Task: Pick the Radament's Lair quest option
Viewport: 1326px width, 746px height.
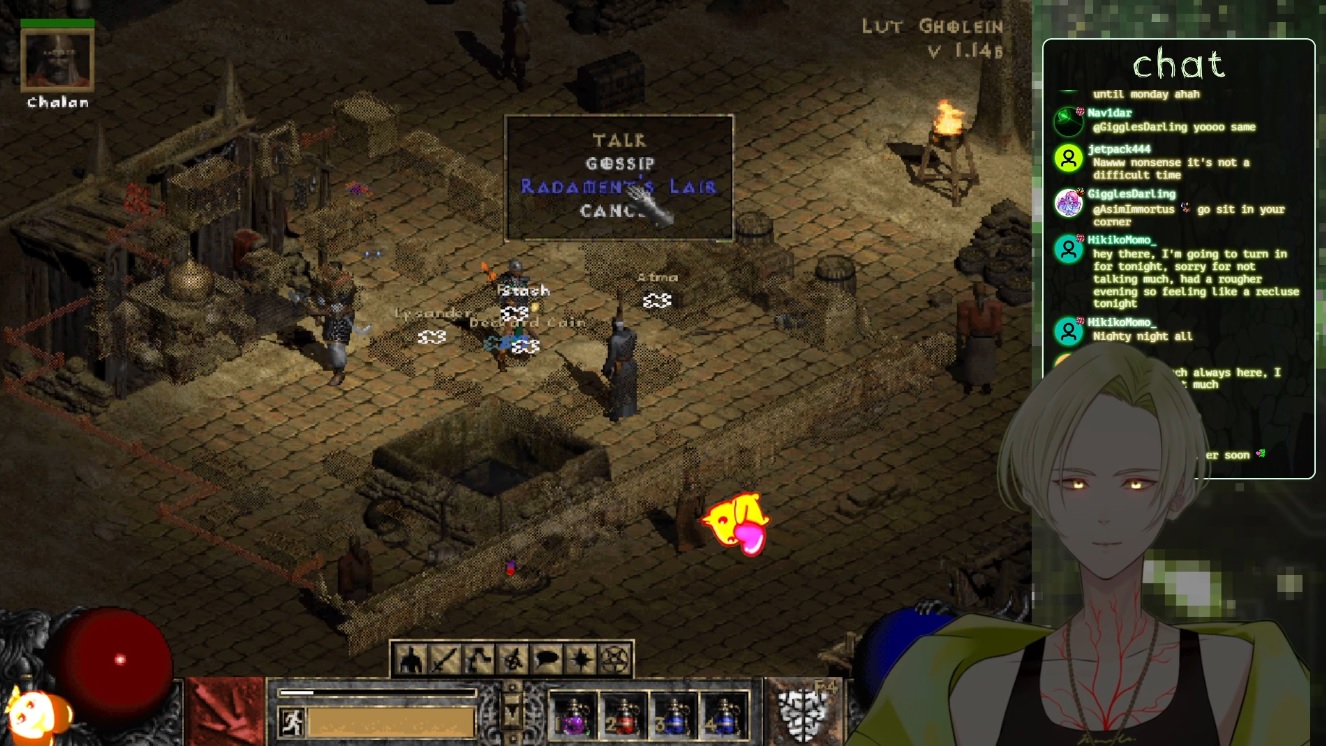Action: click(618, 187)
